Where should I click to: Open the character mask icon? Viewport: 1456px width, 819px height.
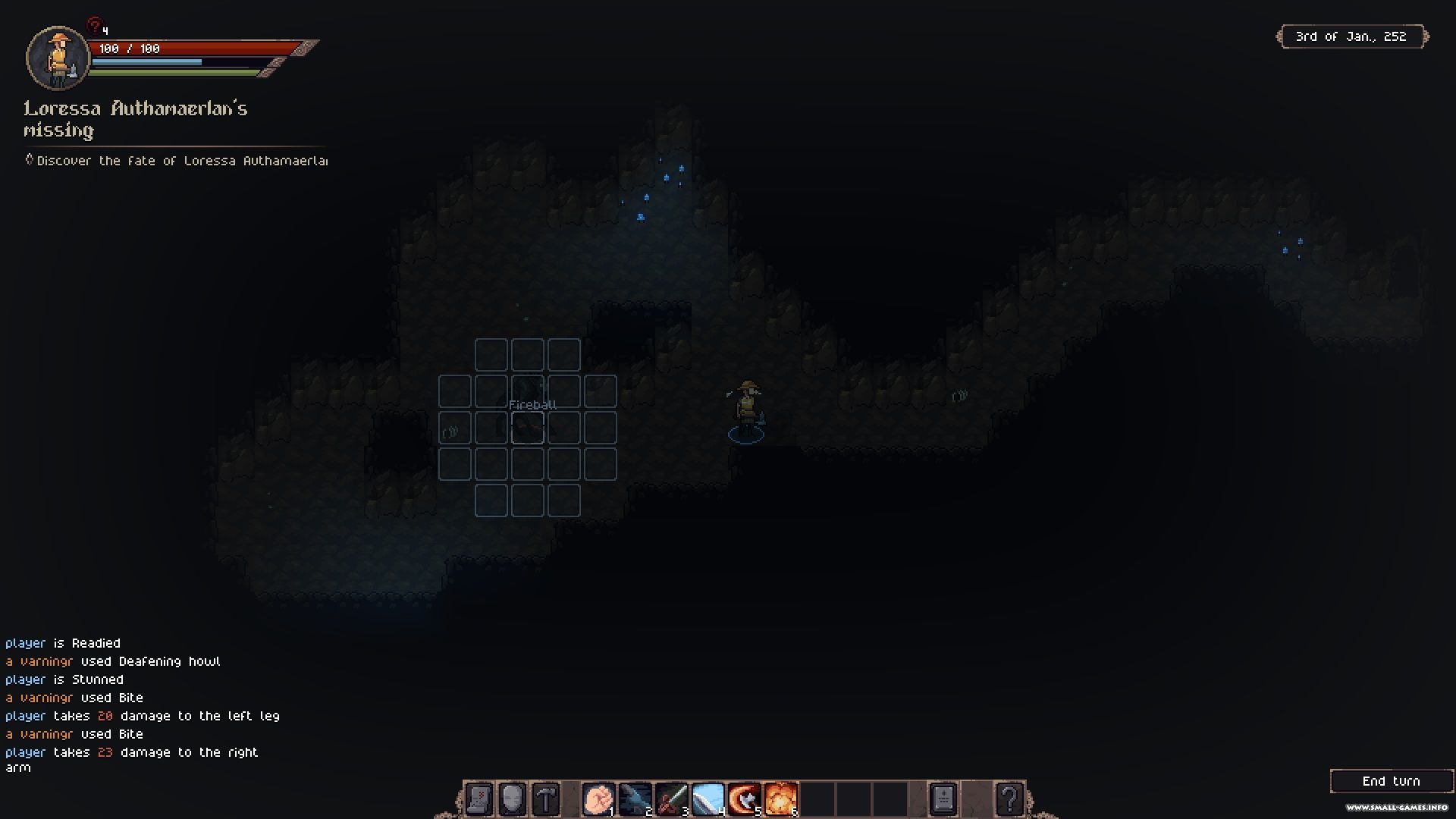click(x=513, y=799)
